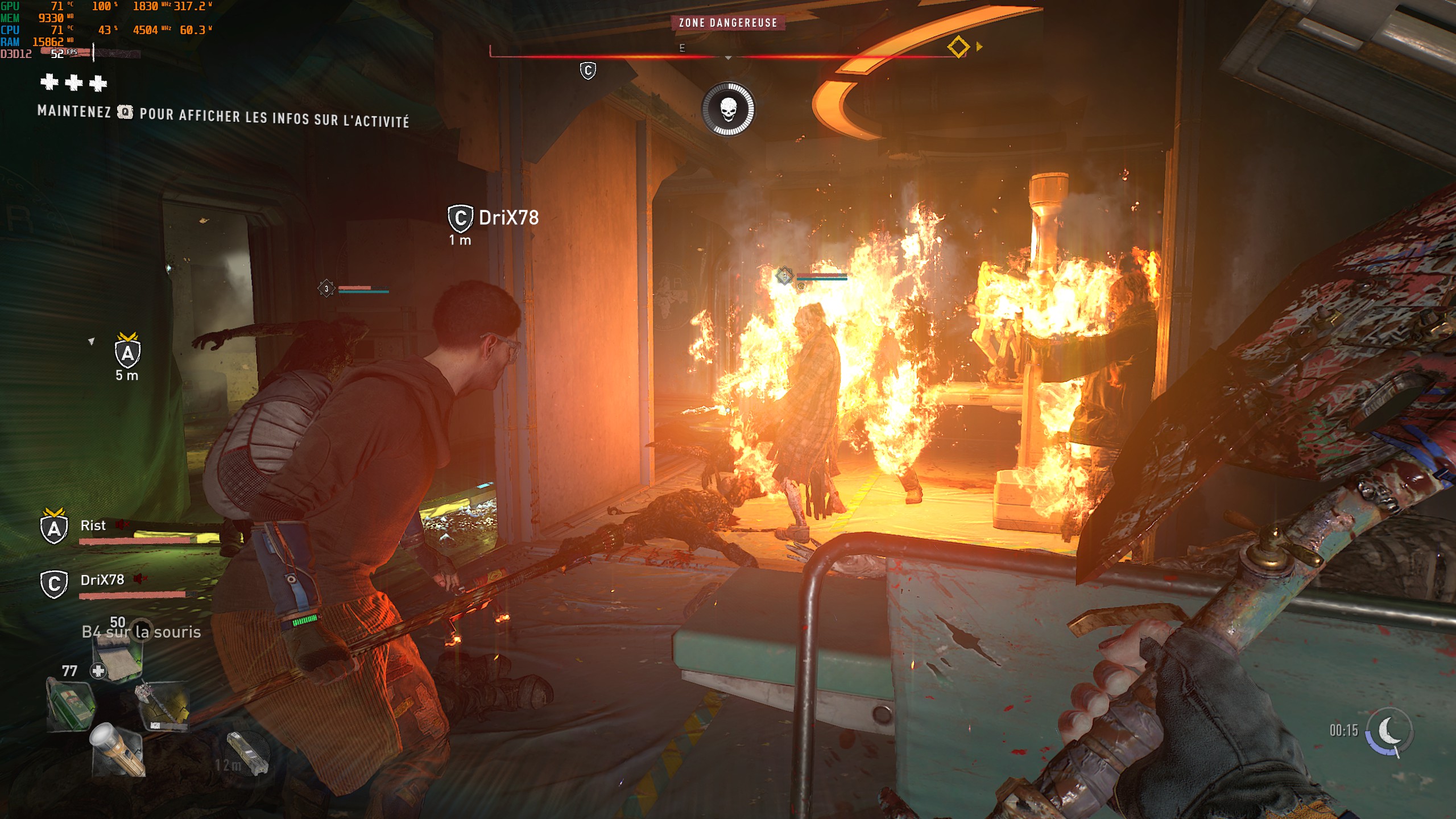Select the bandage healing item slot
Image resolution: width=1456 pixels, height=819 pixels.
tap(118, 657)
